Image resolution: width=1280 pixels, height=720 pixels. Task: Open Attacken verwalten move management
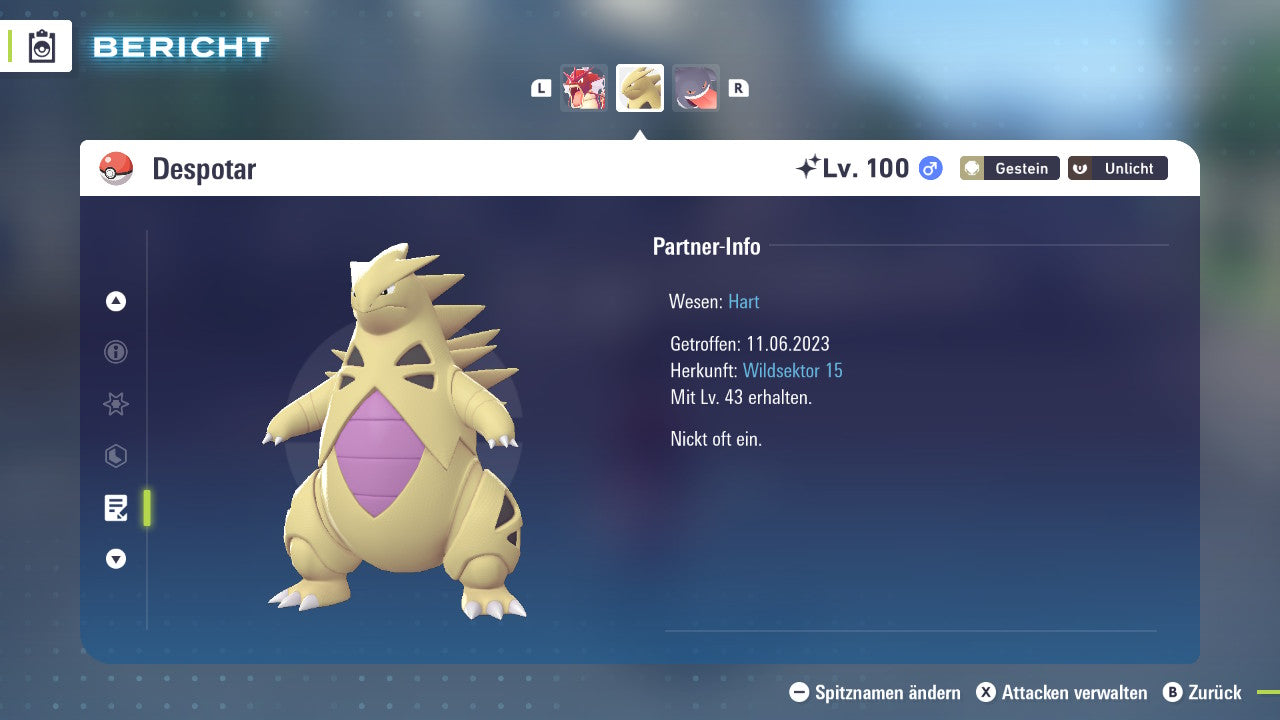[1062, 692]
